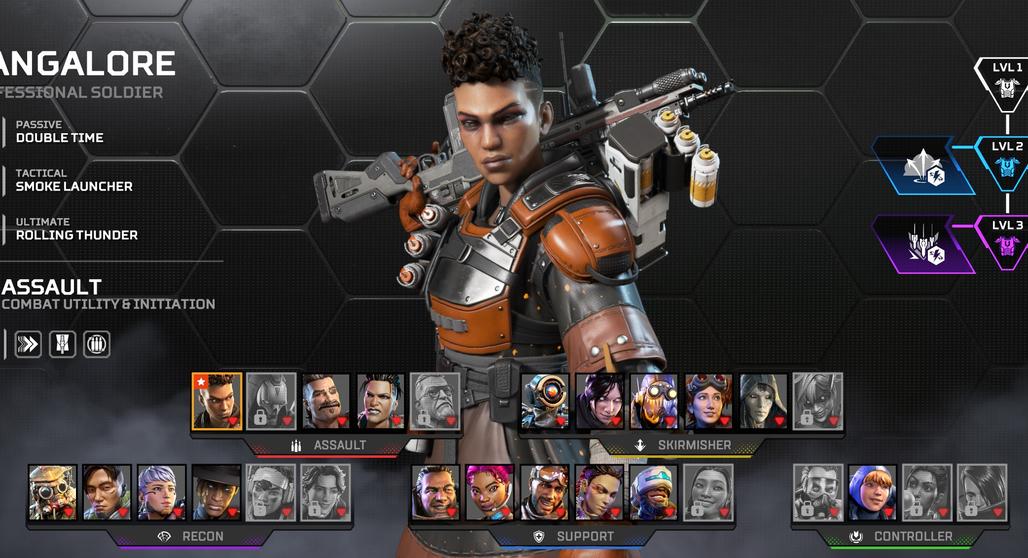This screenshot has height=558, width=1028.
Task: Show the Assault class double-arrow perk icon
Action: coord(28,345)
